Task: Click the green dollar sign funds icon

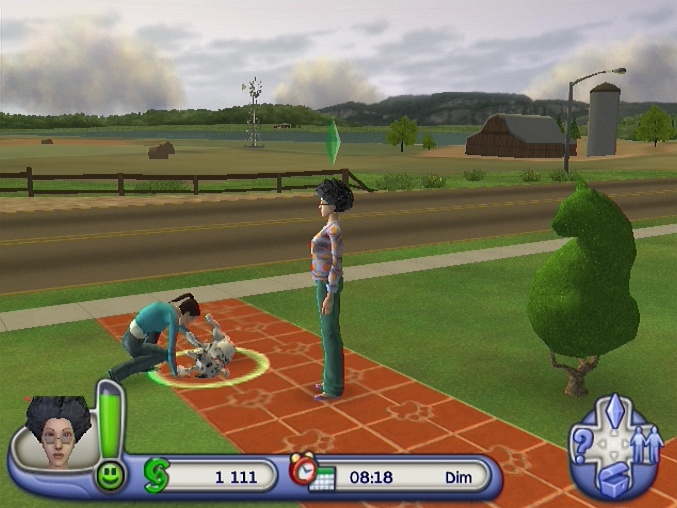Action: click(157, 476)
